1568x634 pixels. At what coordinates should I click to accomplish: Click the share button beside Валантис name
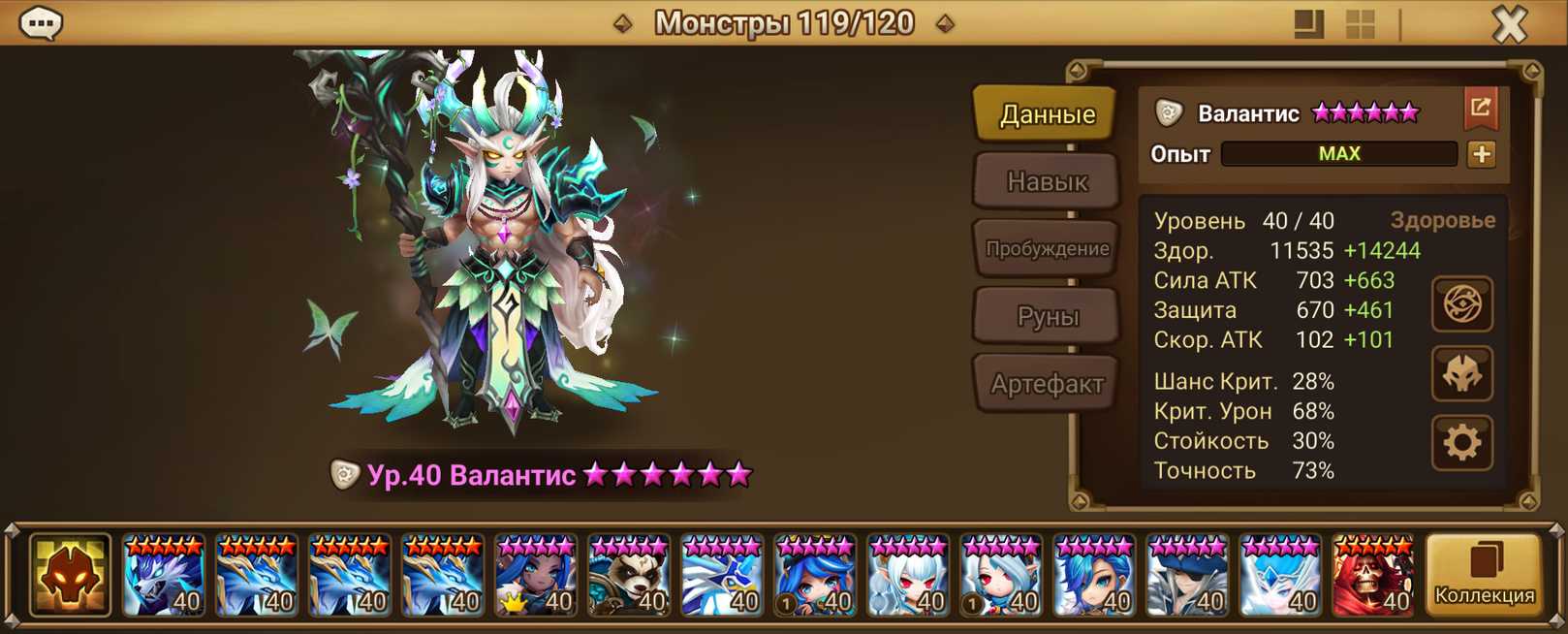1480,109
